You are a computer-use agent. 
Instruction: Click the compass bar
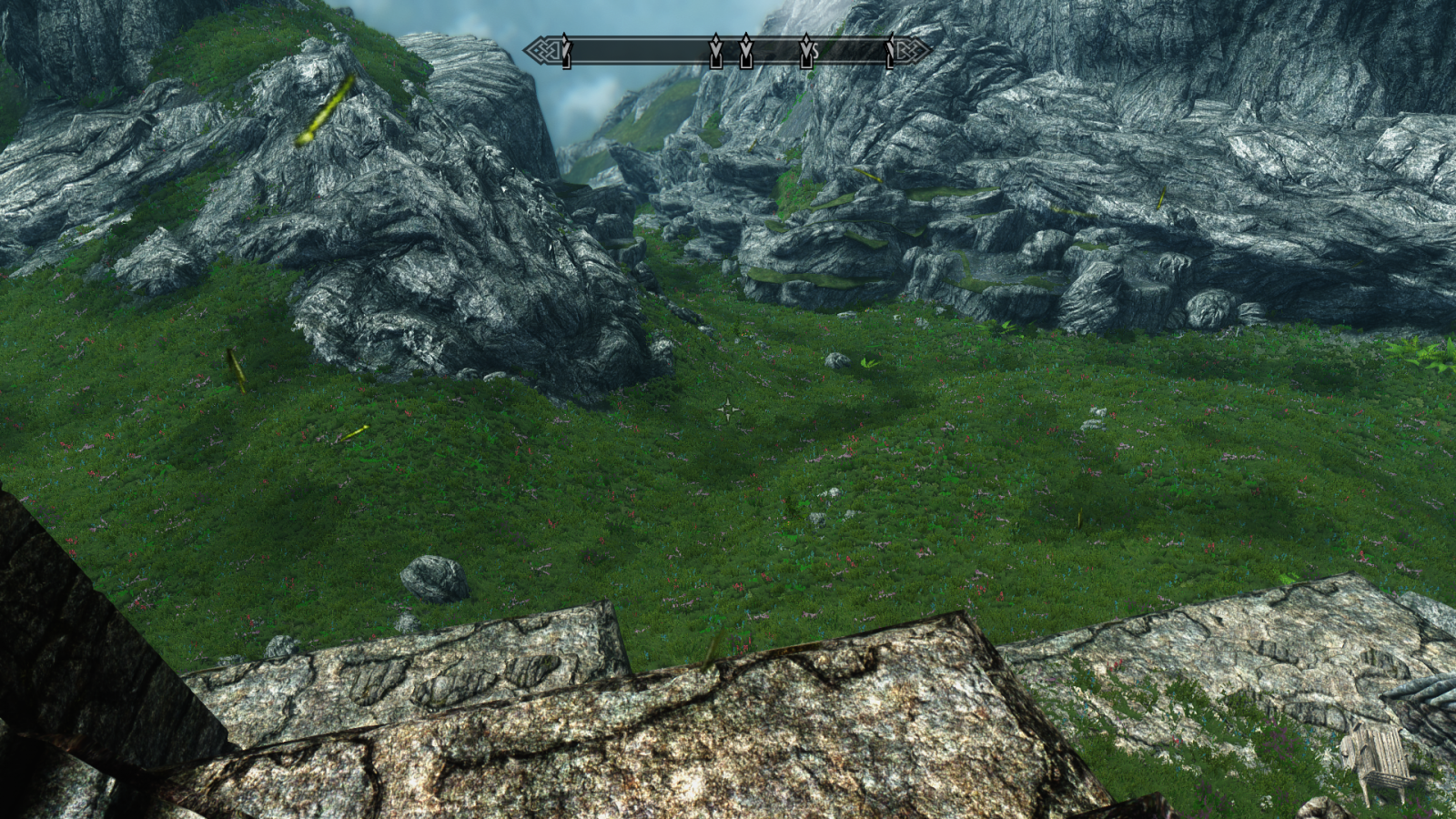(637, 50)
